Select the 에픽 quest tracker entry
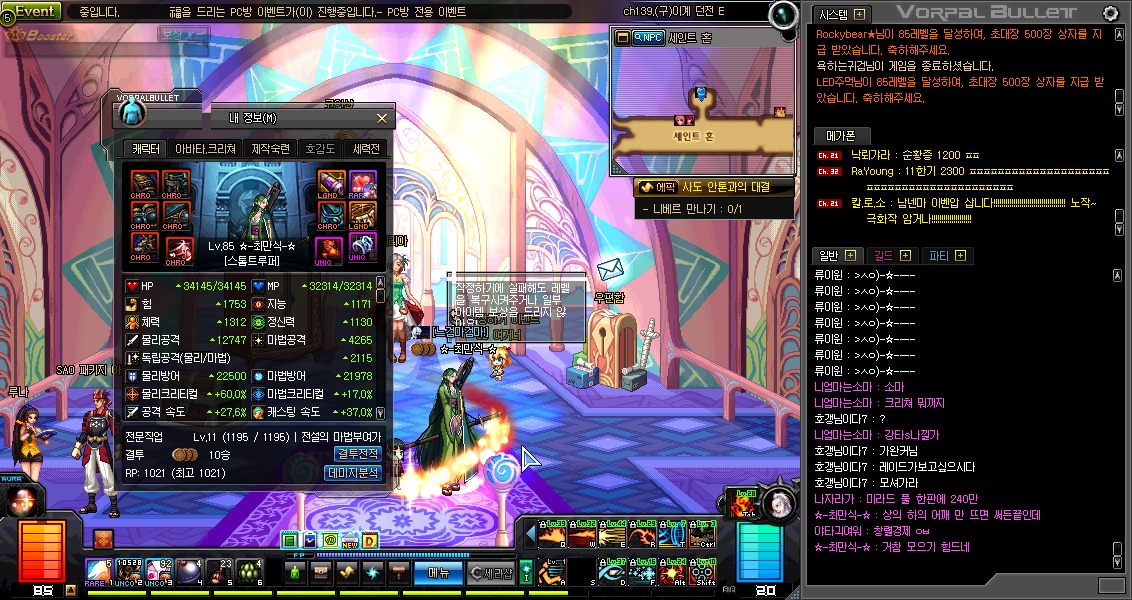 pos(656,187)
